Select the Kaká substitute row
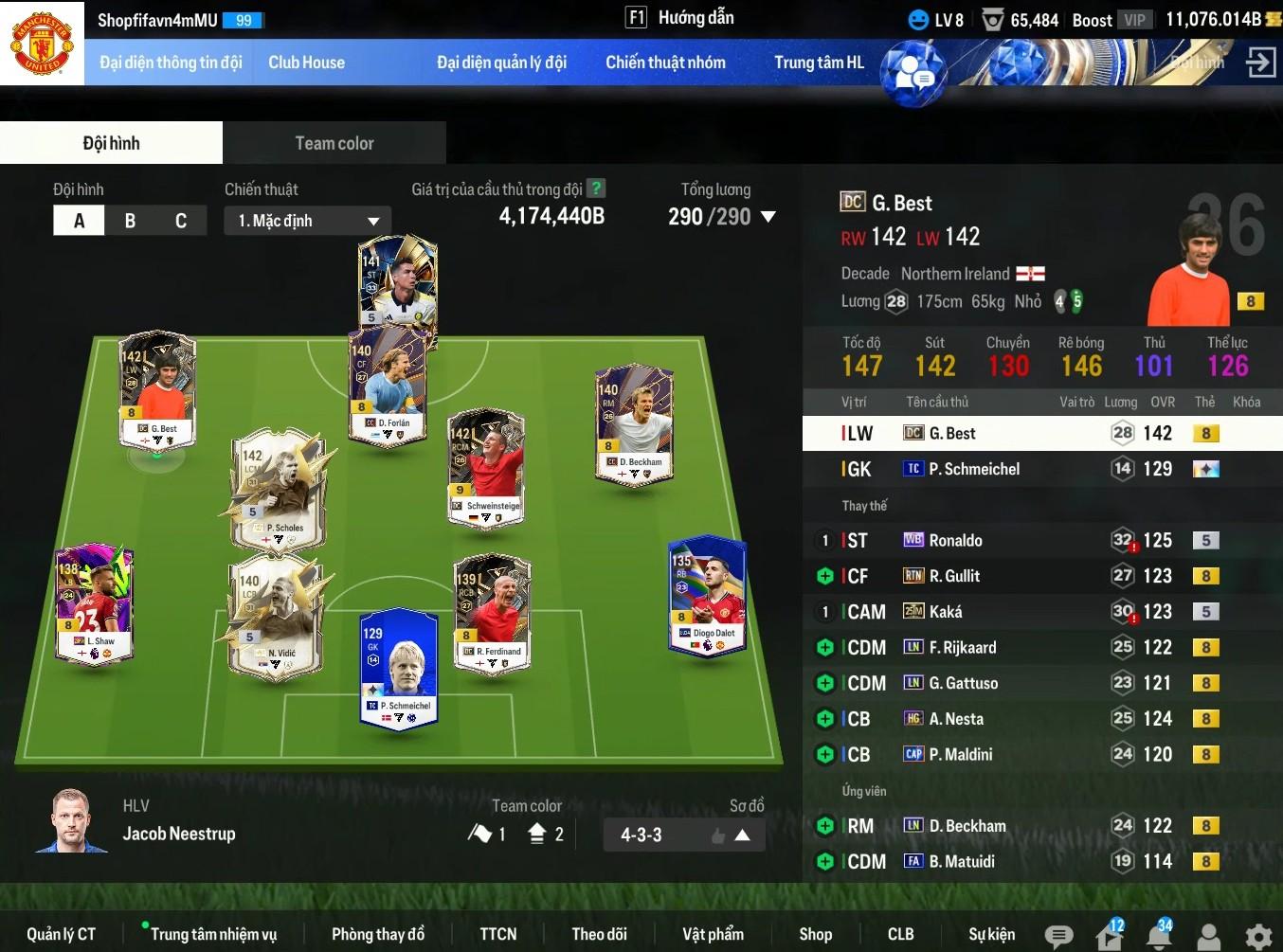Image resolution: width=1283 pixels, height=952 pixels. 1014,612
